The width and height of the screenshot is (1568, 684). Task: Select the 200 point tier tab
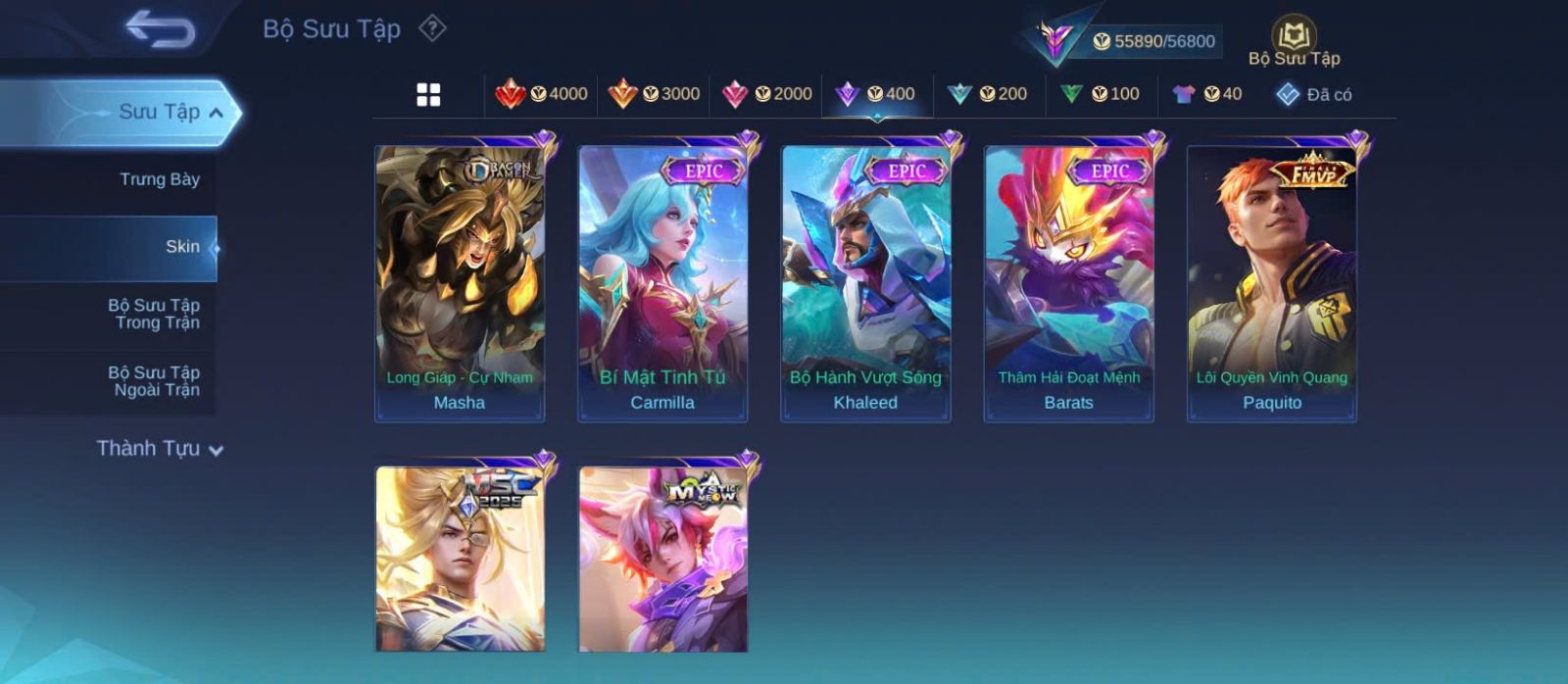pos(988,94)
